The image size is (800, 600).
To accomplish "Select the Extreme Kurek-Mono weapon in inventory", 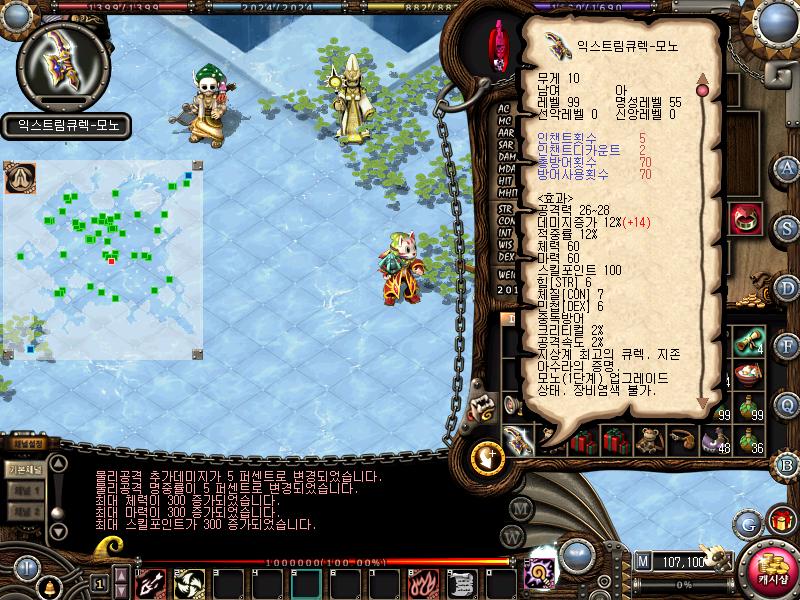I will click(x=518, y=438).
